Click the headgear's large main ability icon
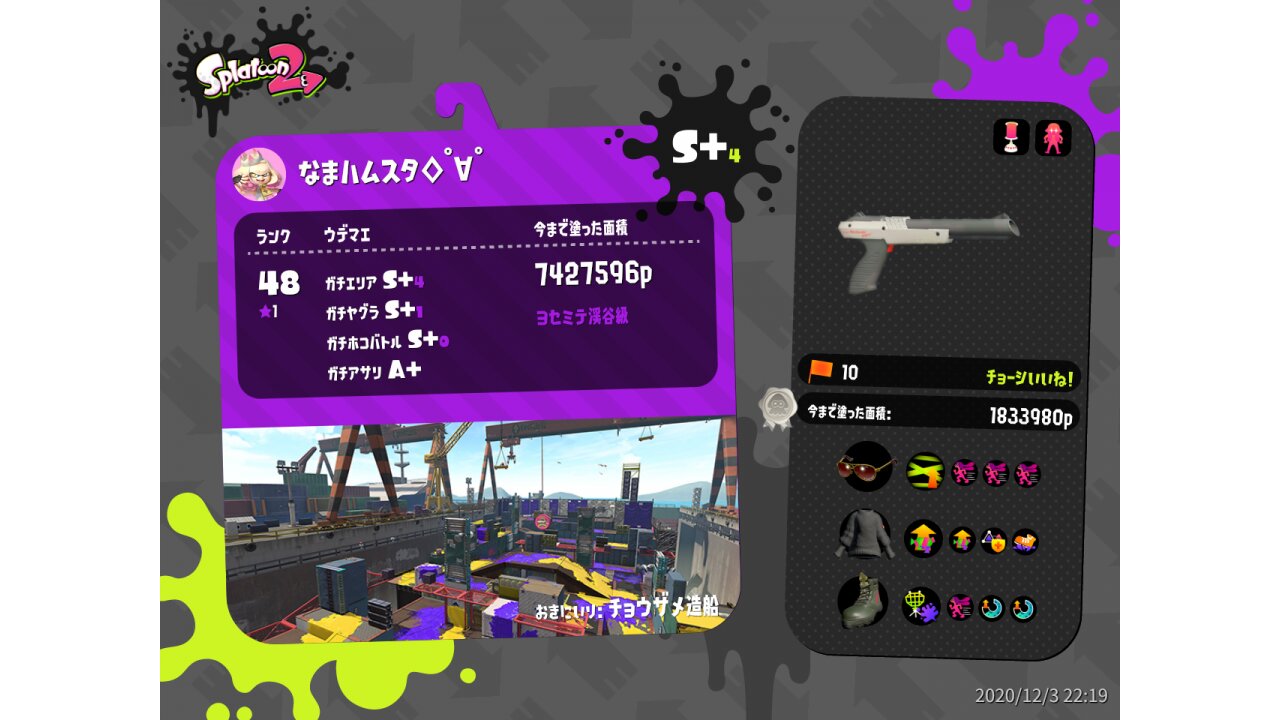Screen dimensions: 1280x720 tap(925, 471)
